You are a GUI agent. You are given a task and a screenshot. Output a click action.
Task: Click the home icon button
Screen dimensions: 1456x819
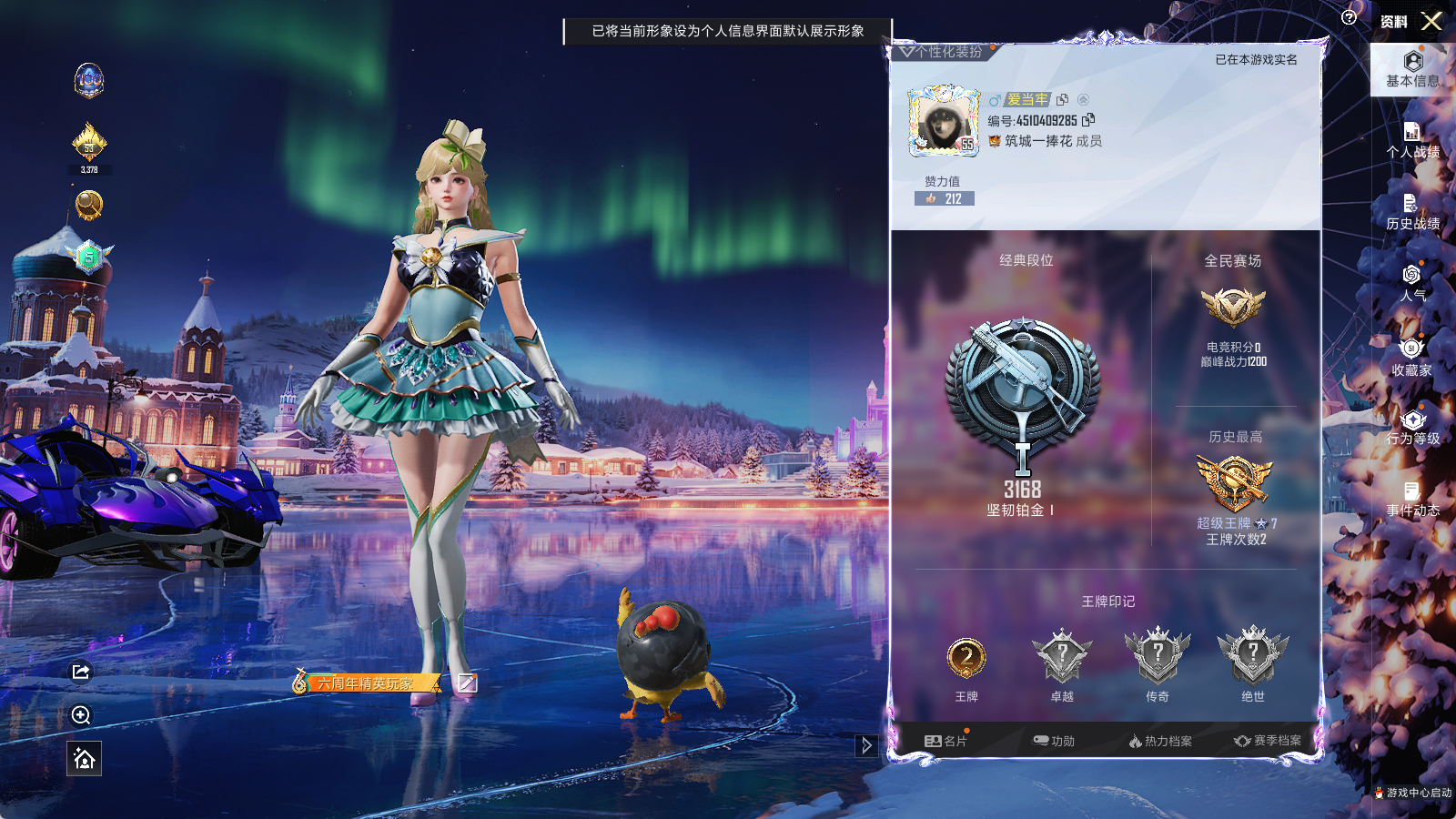click(x=84, y=758)
